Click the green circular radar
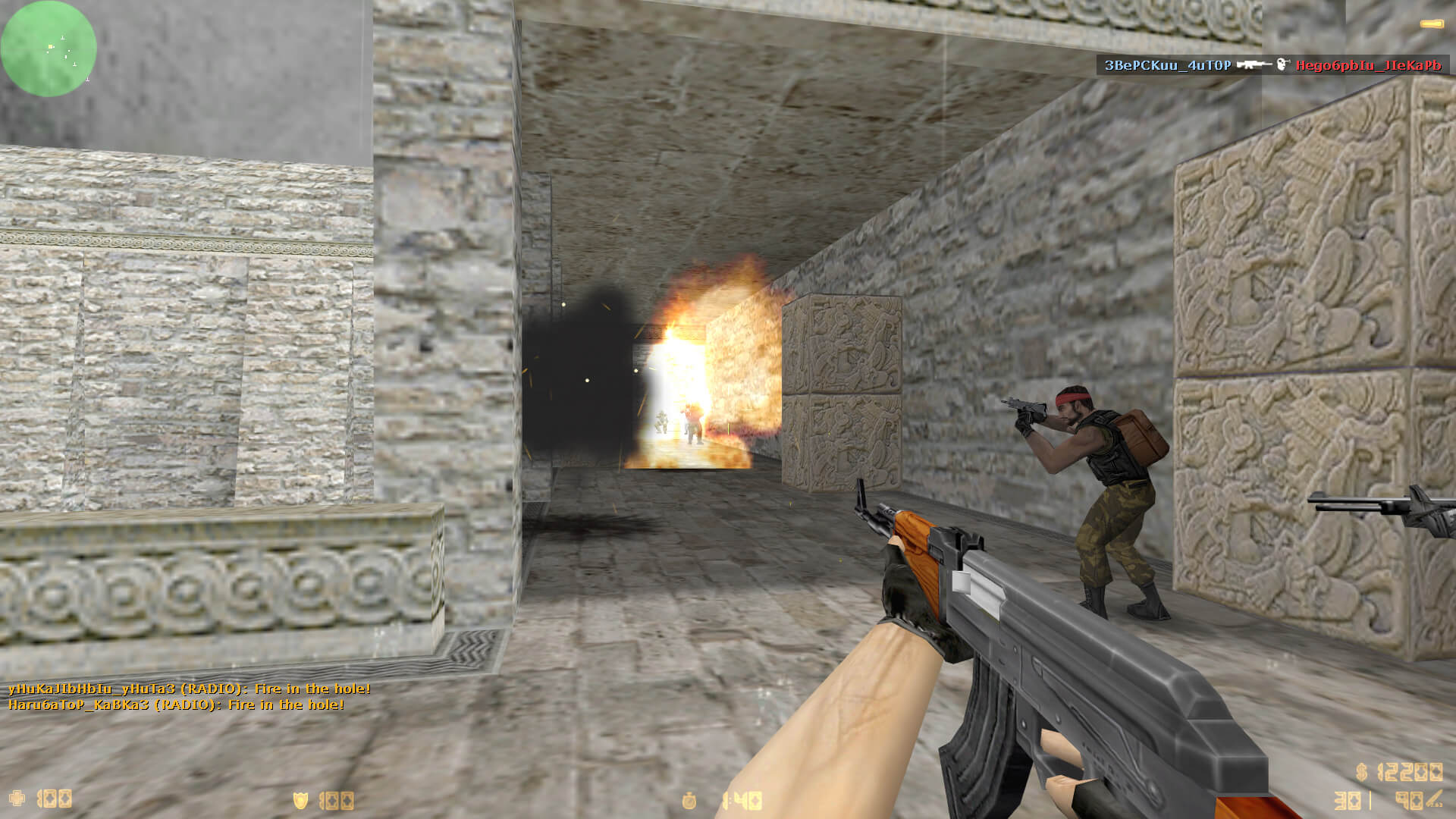Image resolution: width=1456 pixels, height=819 pixels. coord(49,49)
